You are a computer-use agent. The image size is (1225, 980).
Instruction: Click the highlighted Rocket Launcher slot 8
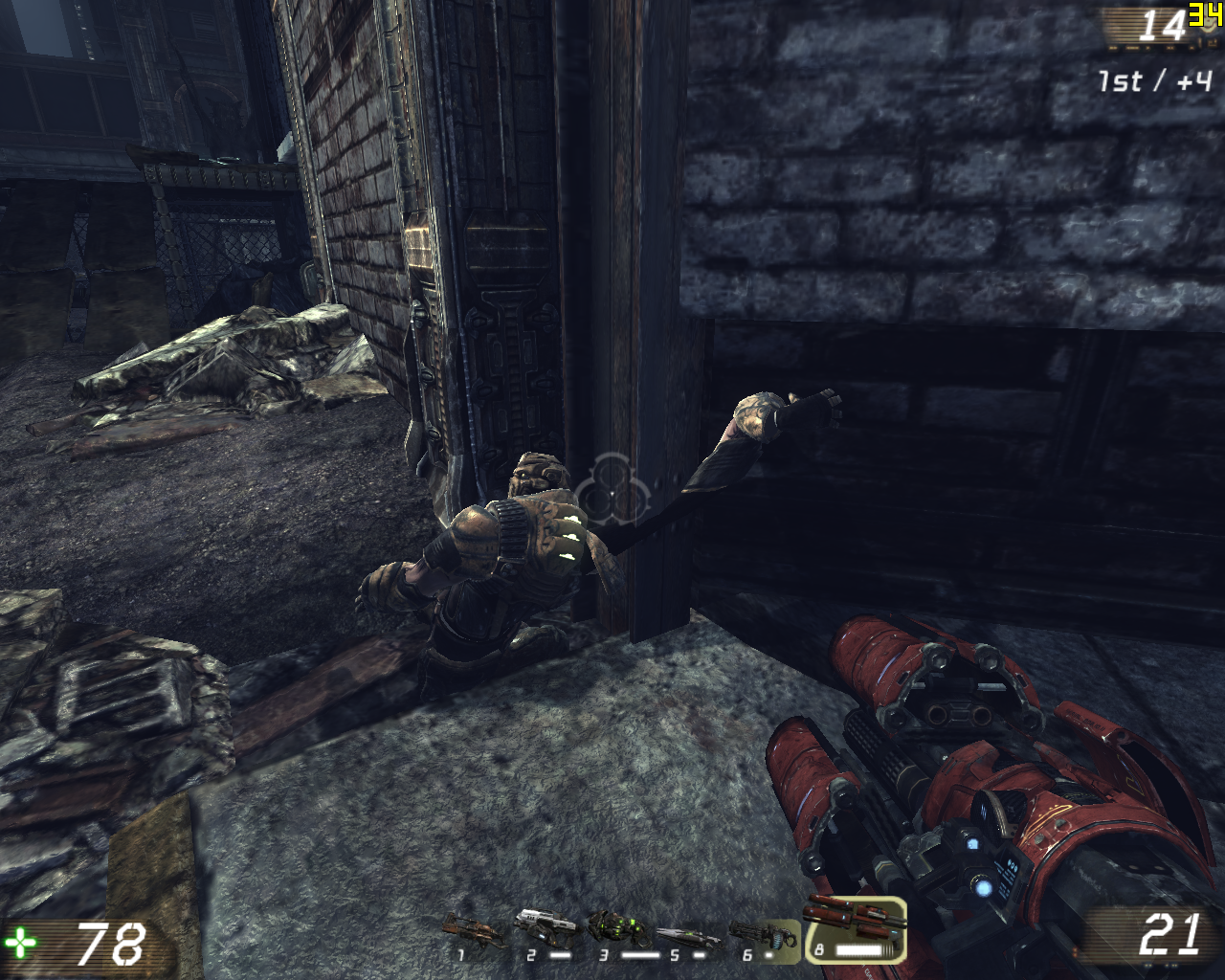(x=855, y=928)
